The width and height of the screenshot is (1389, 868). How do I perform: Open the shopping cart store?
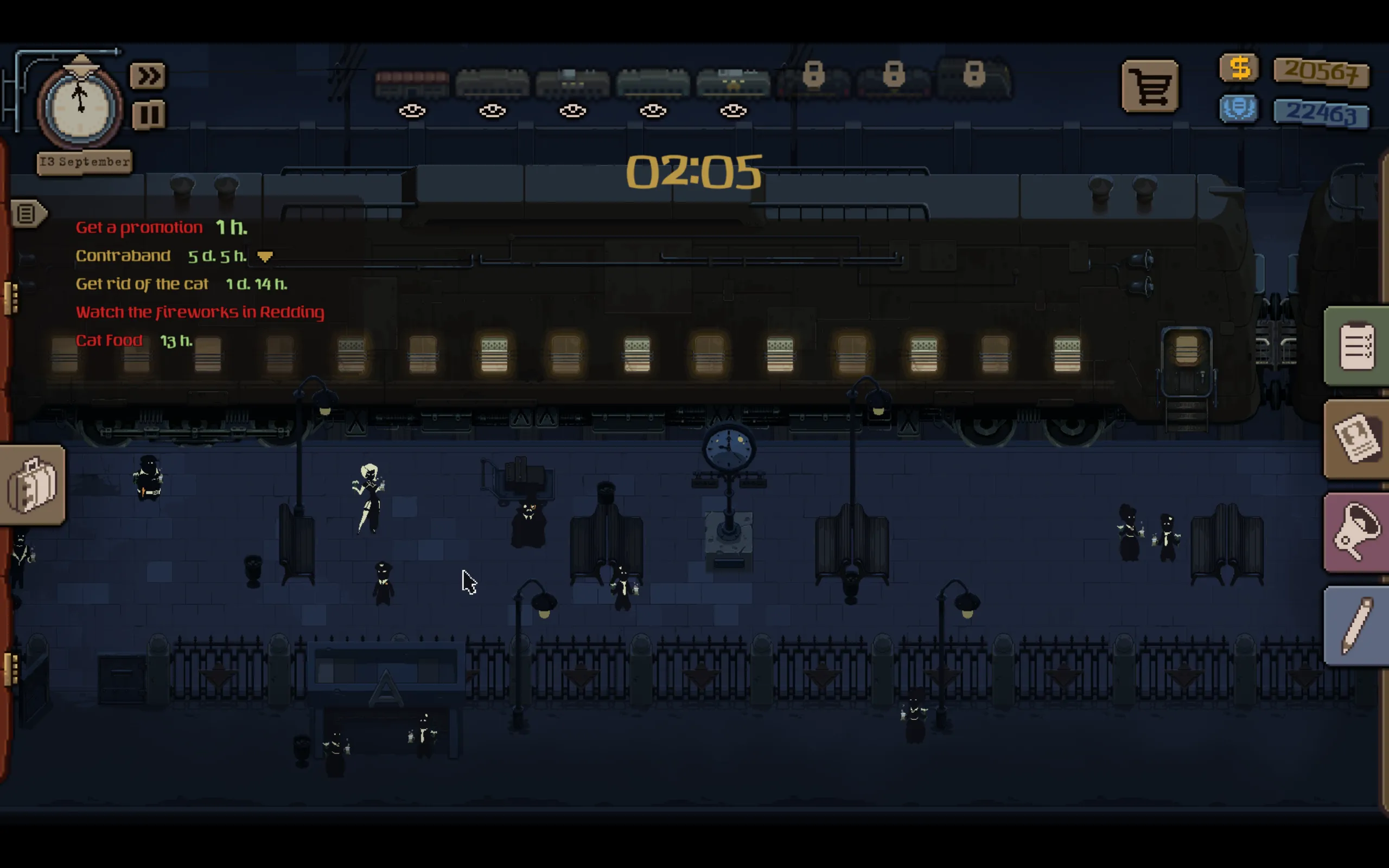tap(1150, 87)
